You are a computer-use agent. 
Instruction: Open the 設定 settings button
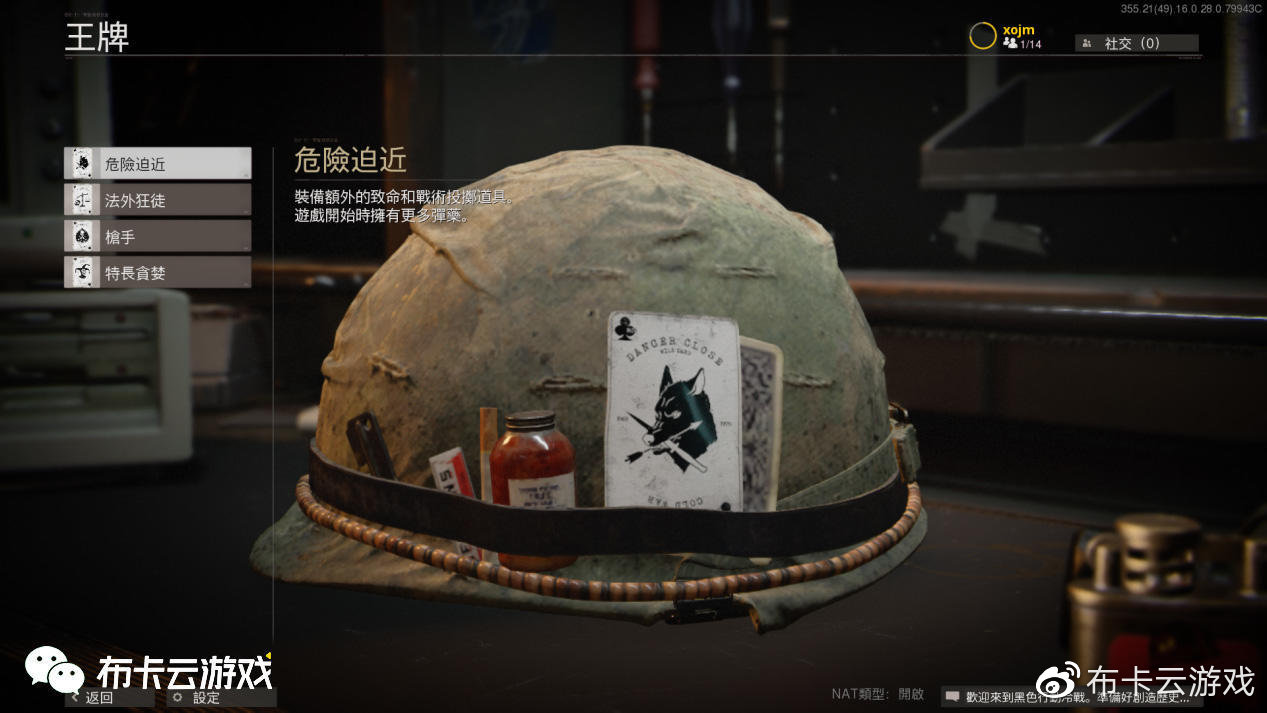(x=207, y=698)
